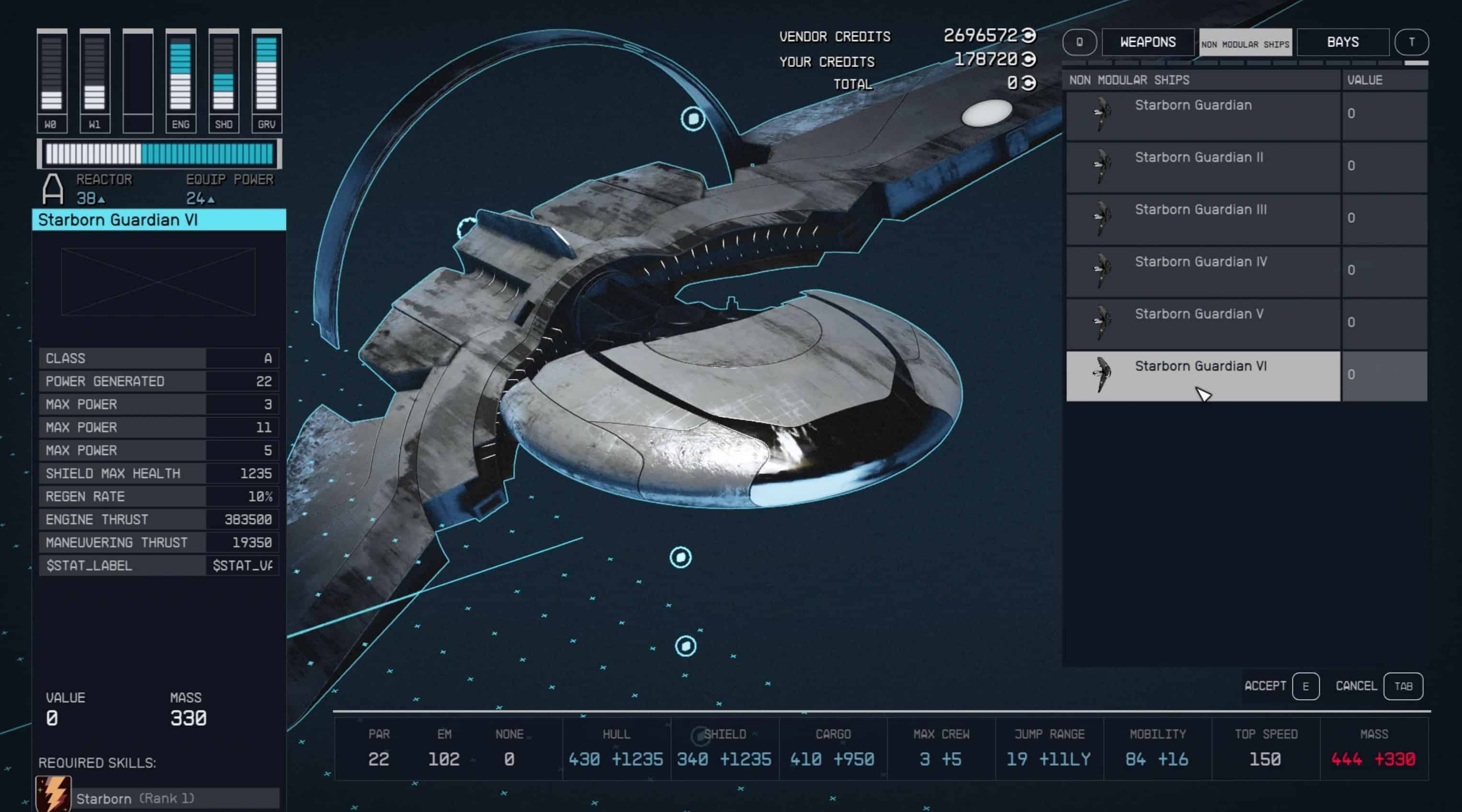Switch to the Weapons tab
The image size is (1462, 812).
pos(1148,43)
